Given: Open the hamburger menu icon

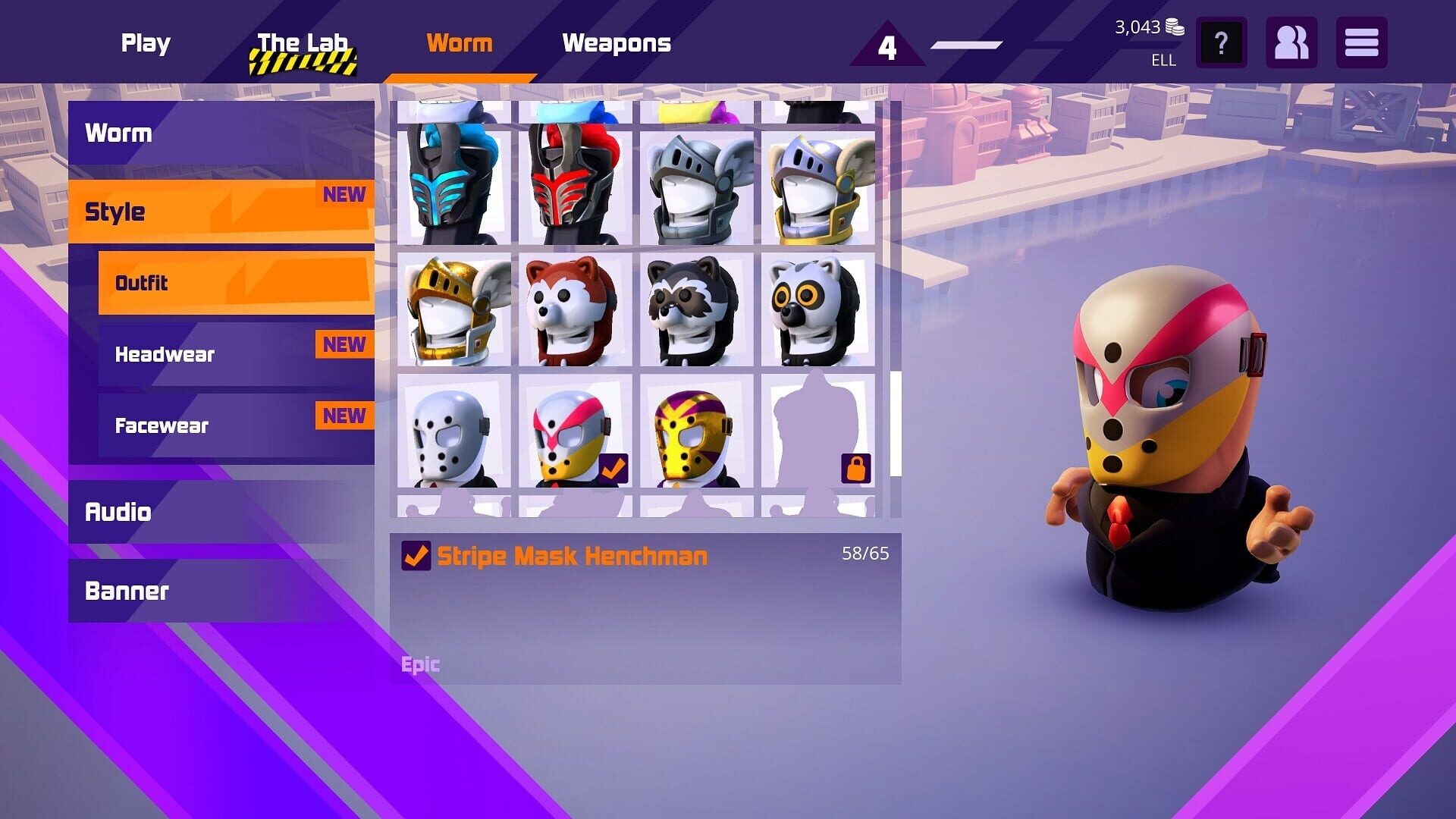Looking at the screenshot, I should click(1361, 43).
